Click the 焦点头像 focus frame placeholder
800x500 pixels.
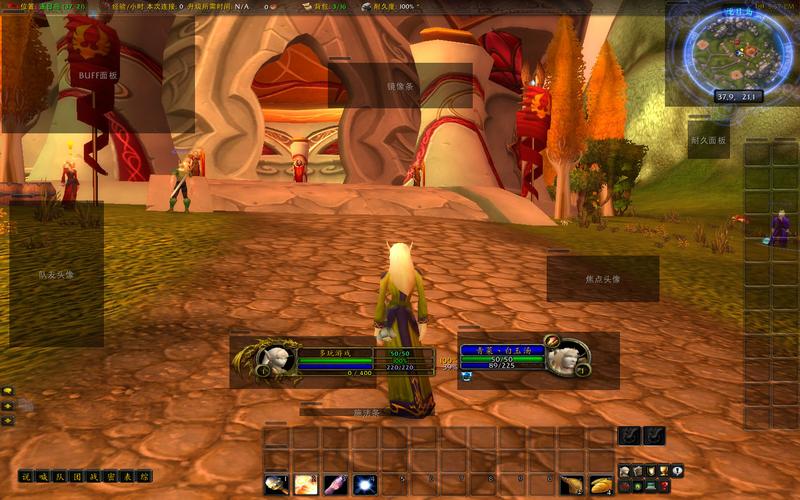(603, 279)
